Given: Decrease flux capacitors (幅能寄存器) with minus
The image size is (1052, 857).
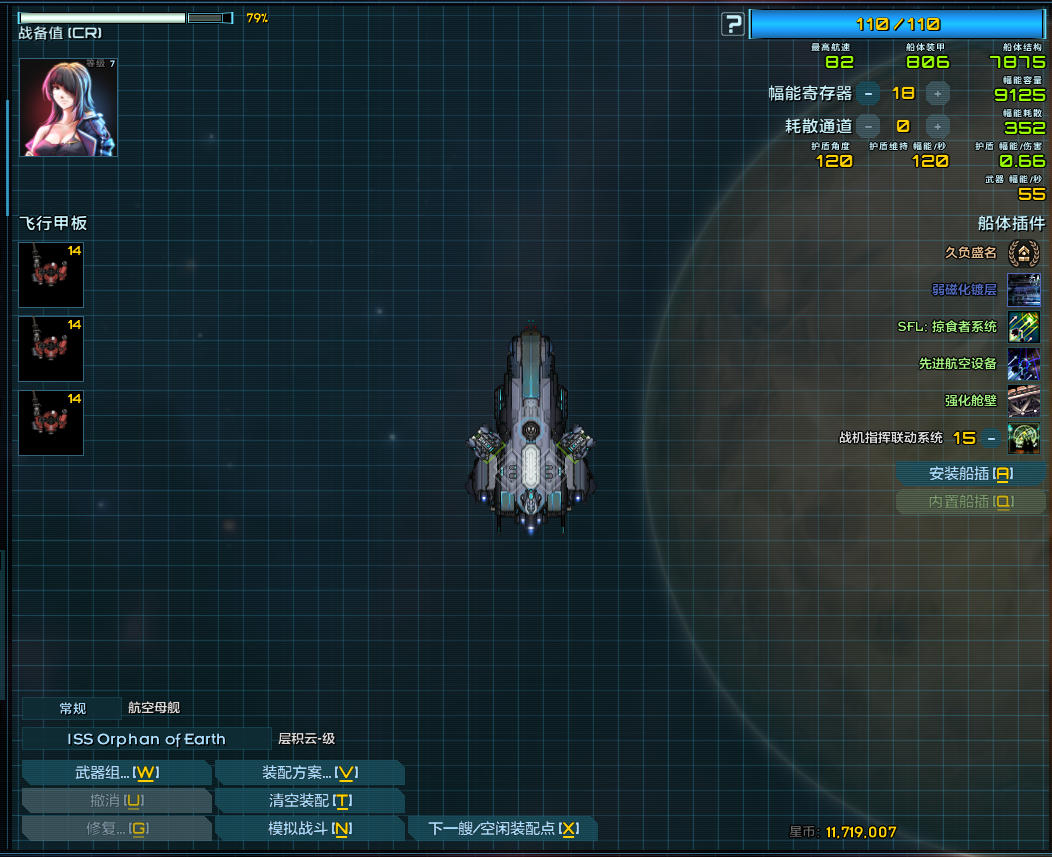Looking at the screenshot, I should (868, 94).
